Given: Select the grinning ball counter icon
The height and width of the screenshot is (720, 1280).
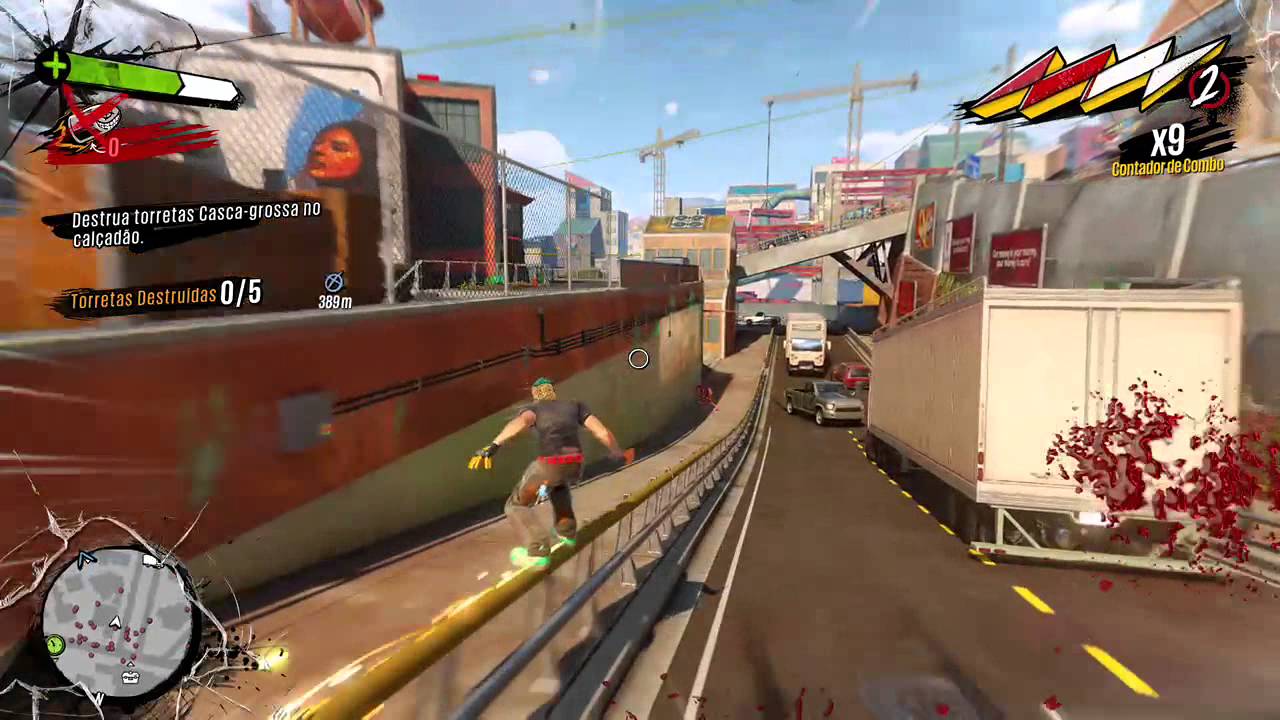Looking at the screenshot, I should pyautogui.click(x=104, y=119).
